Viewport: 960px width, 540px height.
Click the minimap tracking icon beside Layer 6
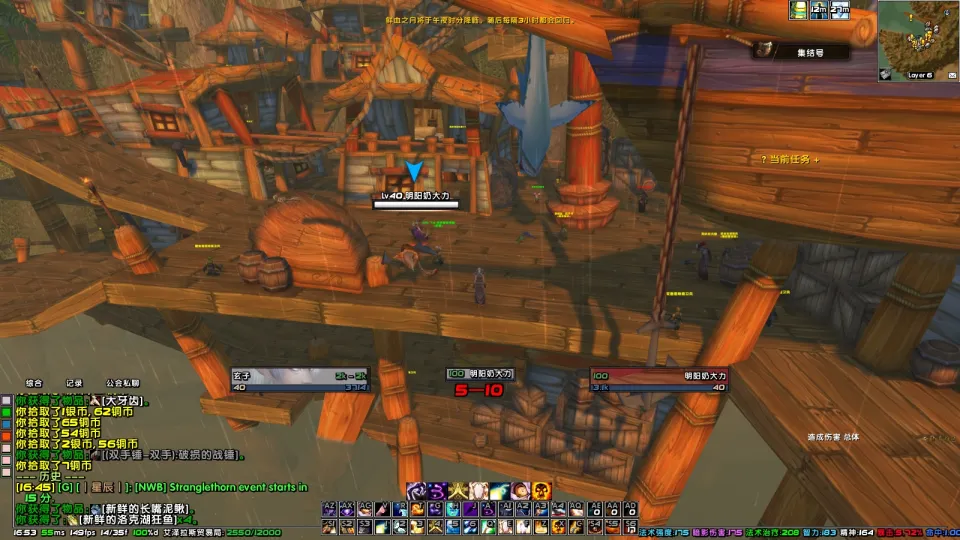click(886, 74)
